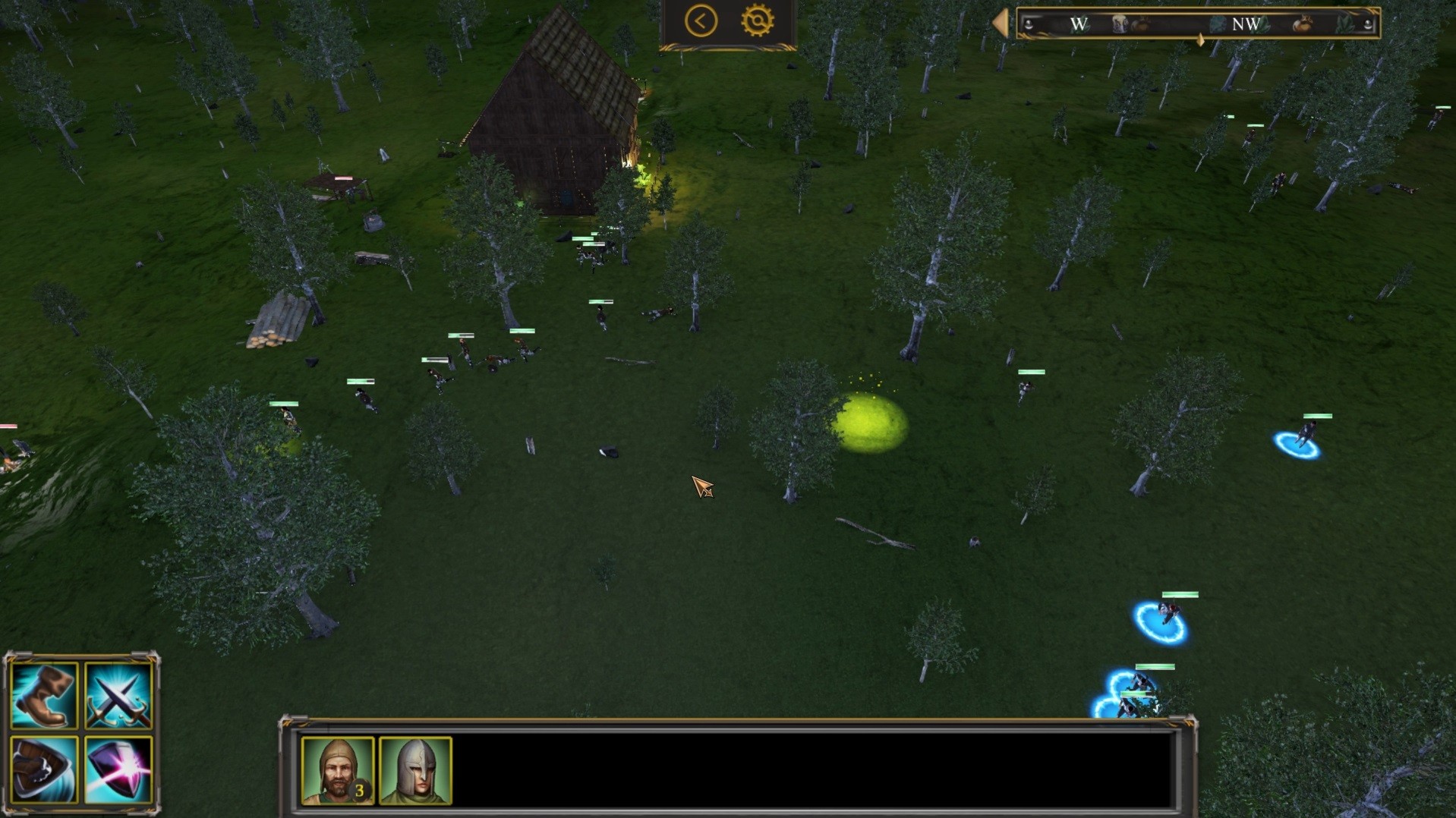Open the gear settings menu
Image resolution: width=1456 pixels, height=818 pixels.
pyautogui.click(x=757, y=21)
